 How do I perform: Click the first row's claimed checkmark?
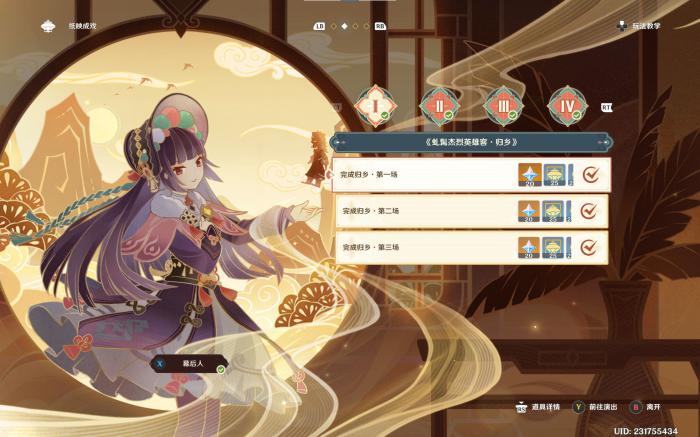pyautogui.click(x=590, y=175)
